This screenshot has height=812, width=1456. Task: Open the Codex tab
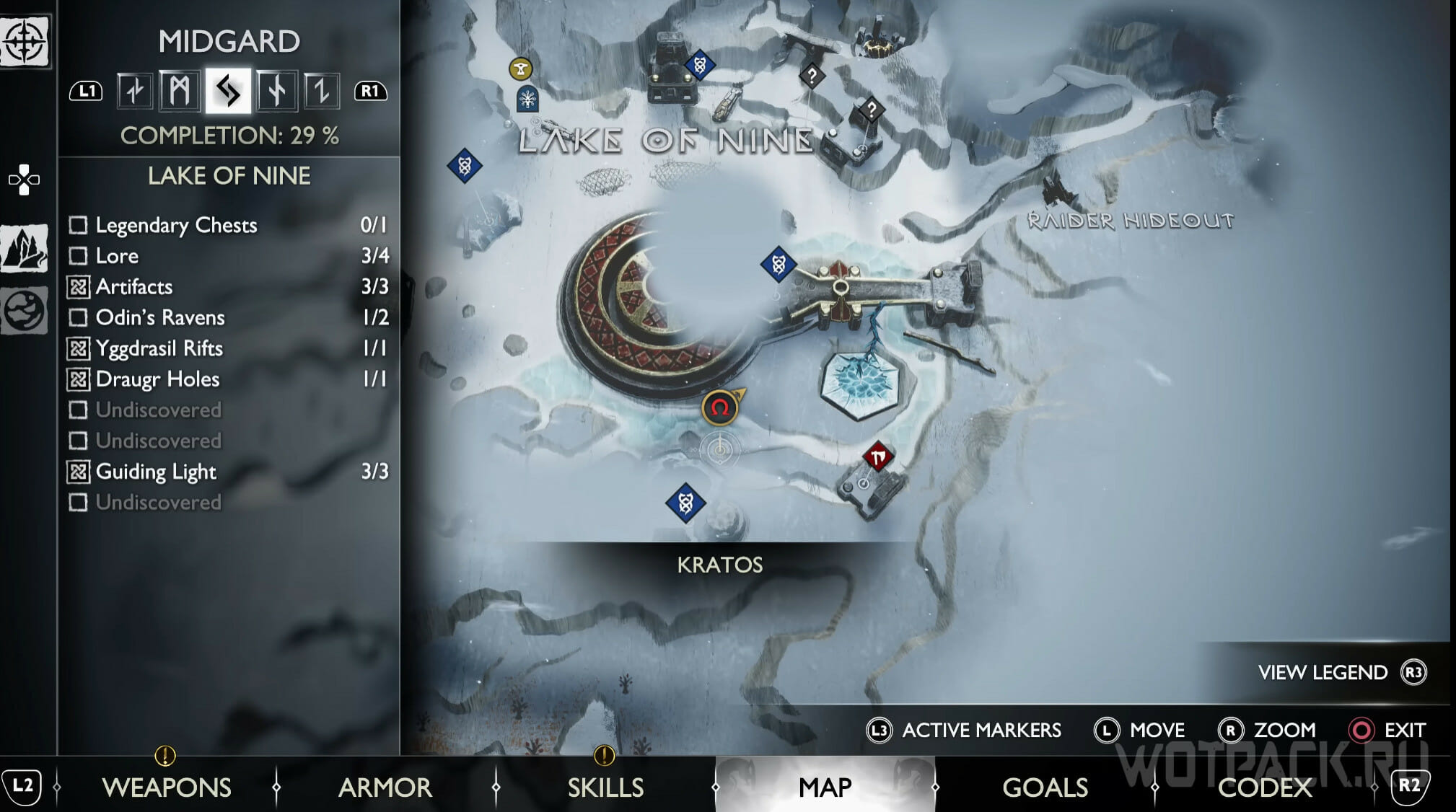pyautogui.click(x=1264, y=787)
